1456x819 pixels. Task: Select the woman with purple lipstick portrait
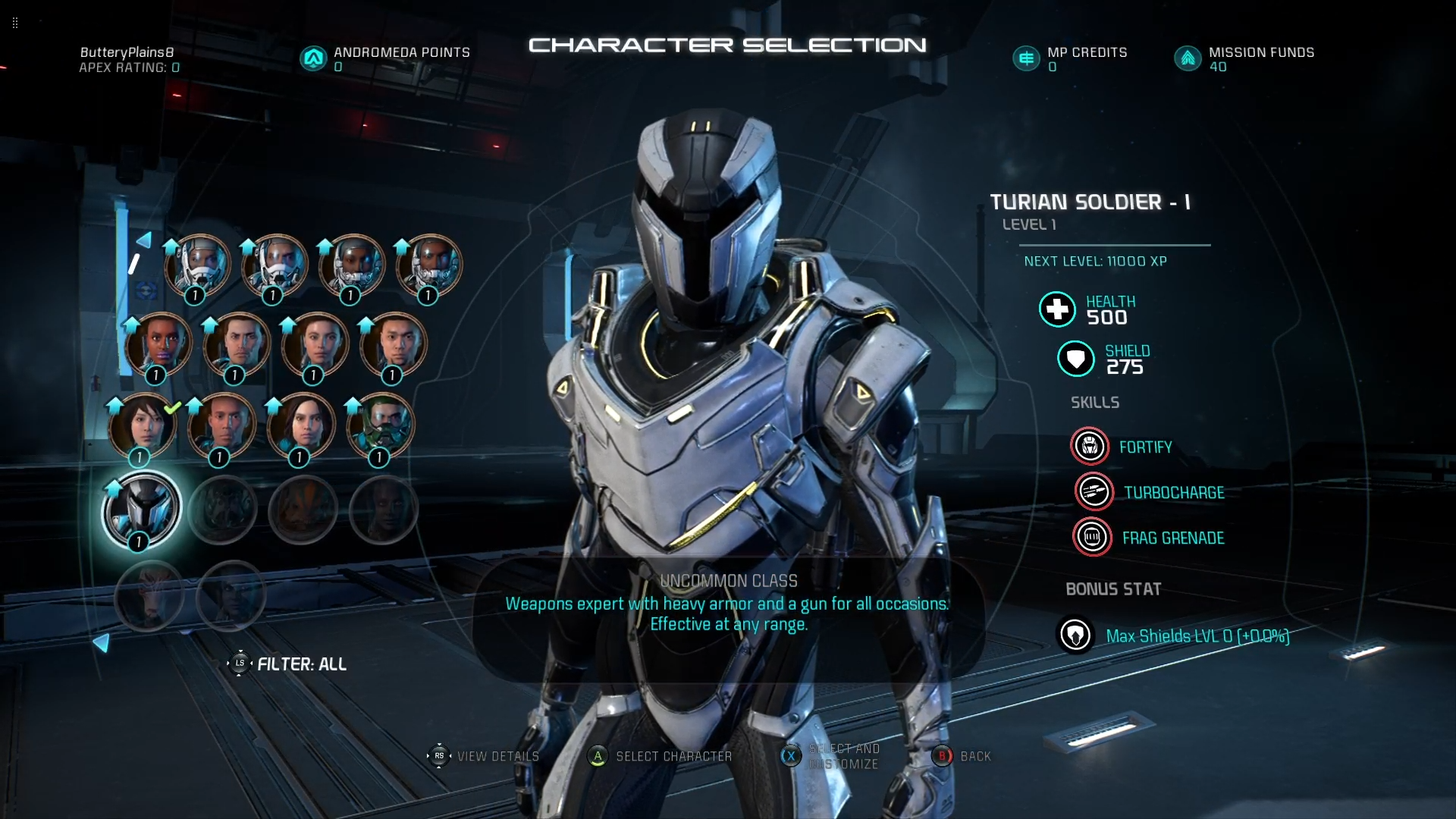pos(158,345)
